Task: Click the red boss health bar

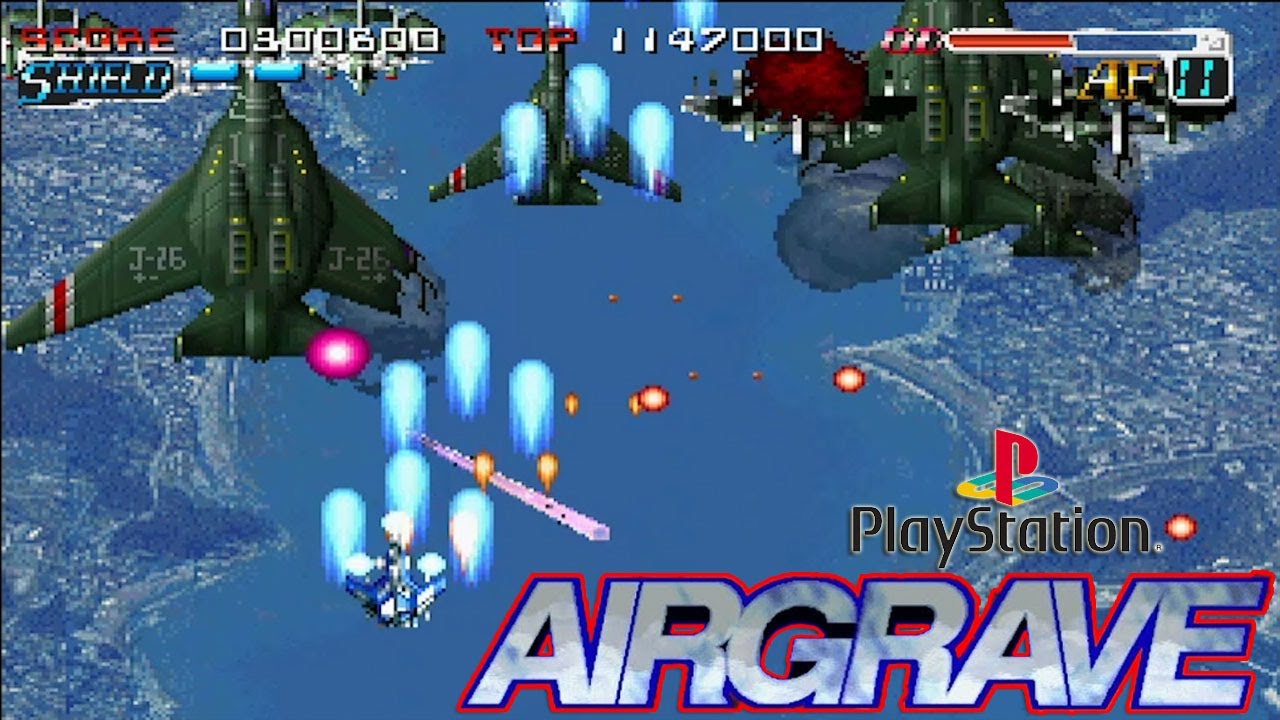Action: point(1010,40)
